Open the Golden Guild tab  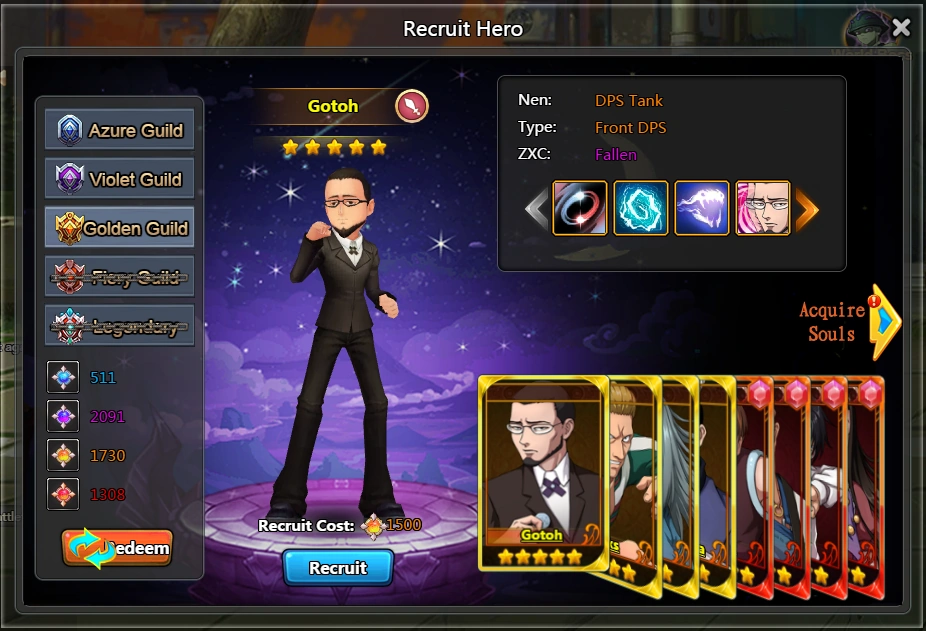click(120, 228)
